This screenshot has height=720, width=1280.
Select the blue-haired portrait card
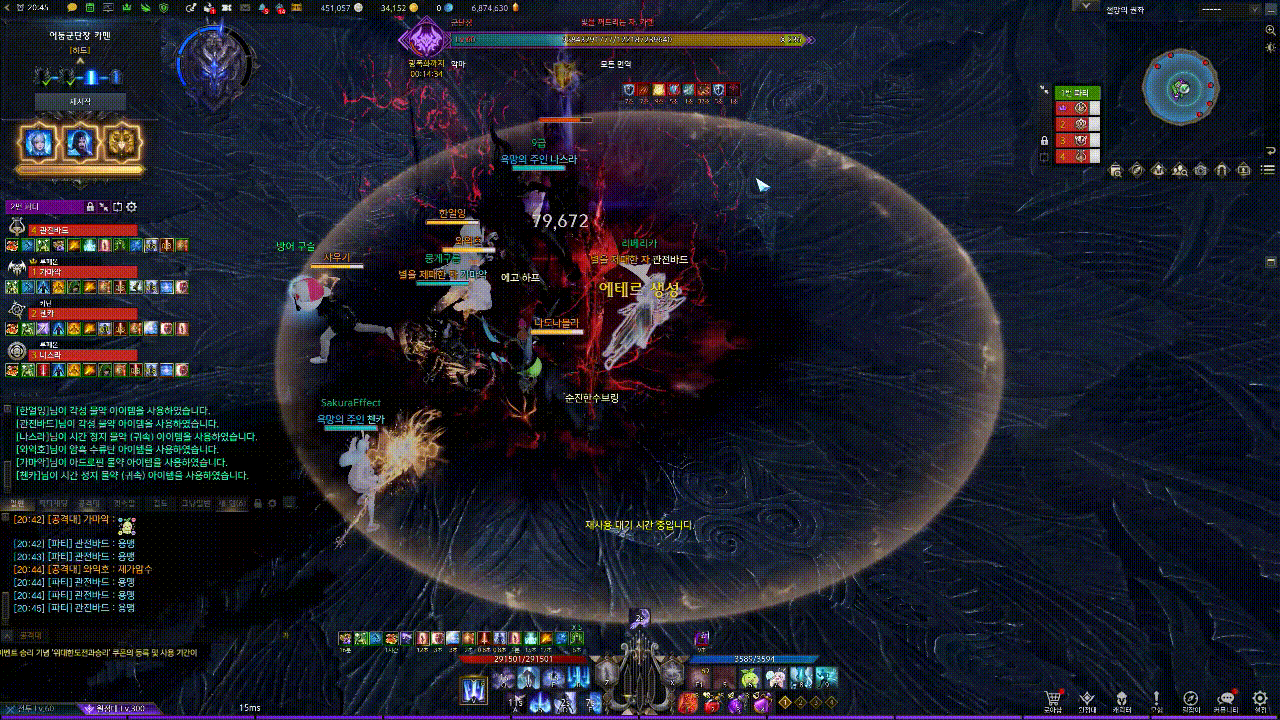click(x=38, y=143)
